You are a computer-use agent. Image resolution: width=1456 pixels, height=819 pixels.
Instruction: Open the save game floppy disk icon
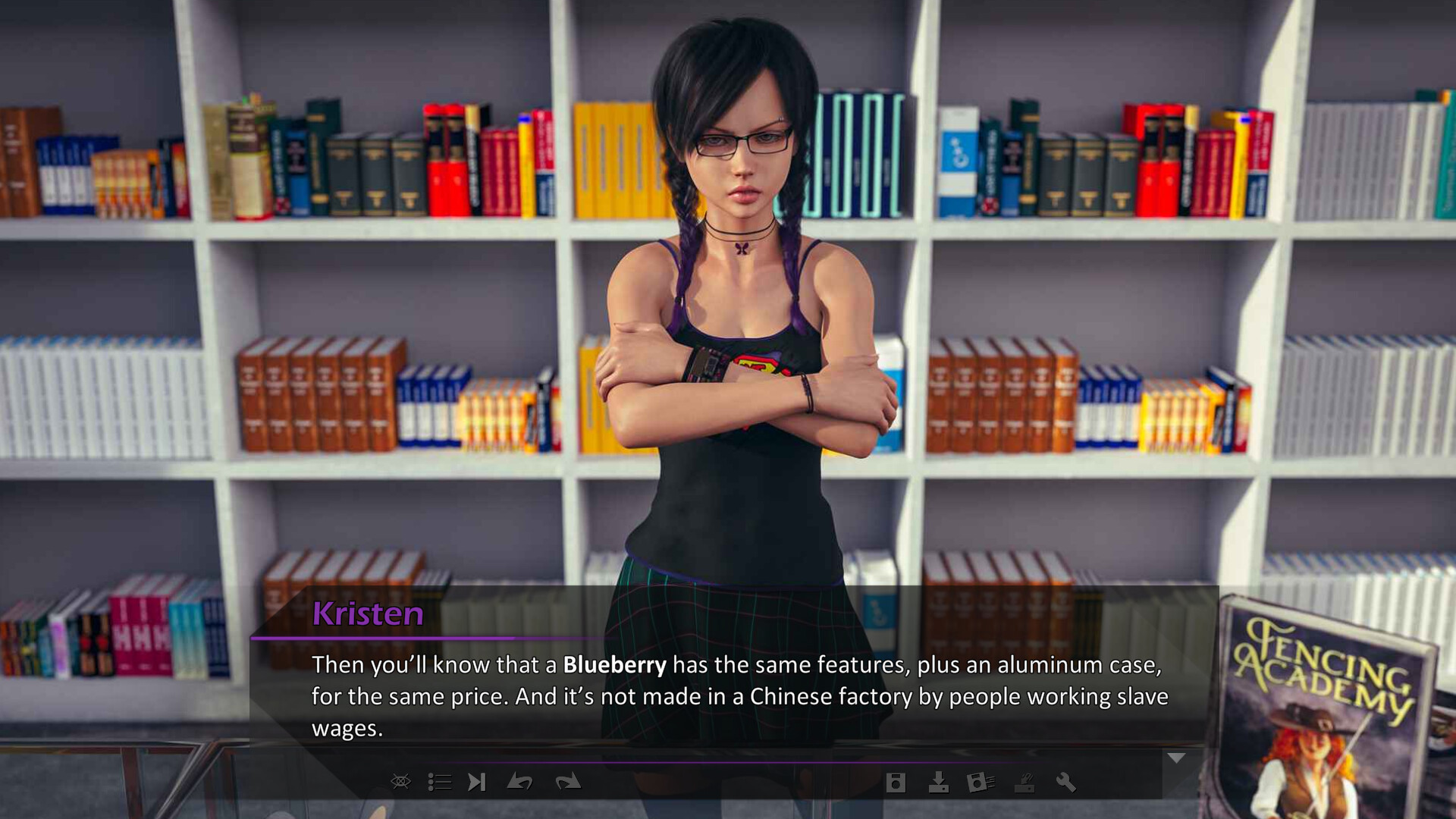(x=896, y=783)
